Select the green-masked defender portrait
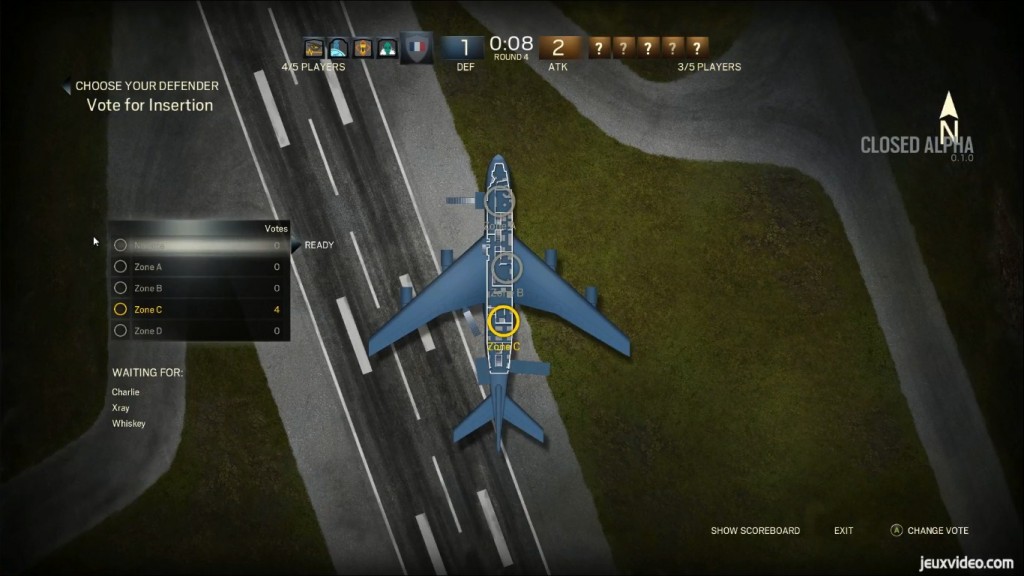The image size is (1024, 576). coord(386,47)
